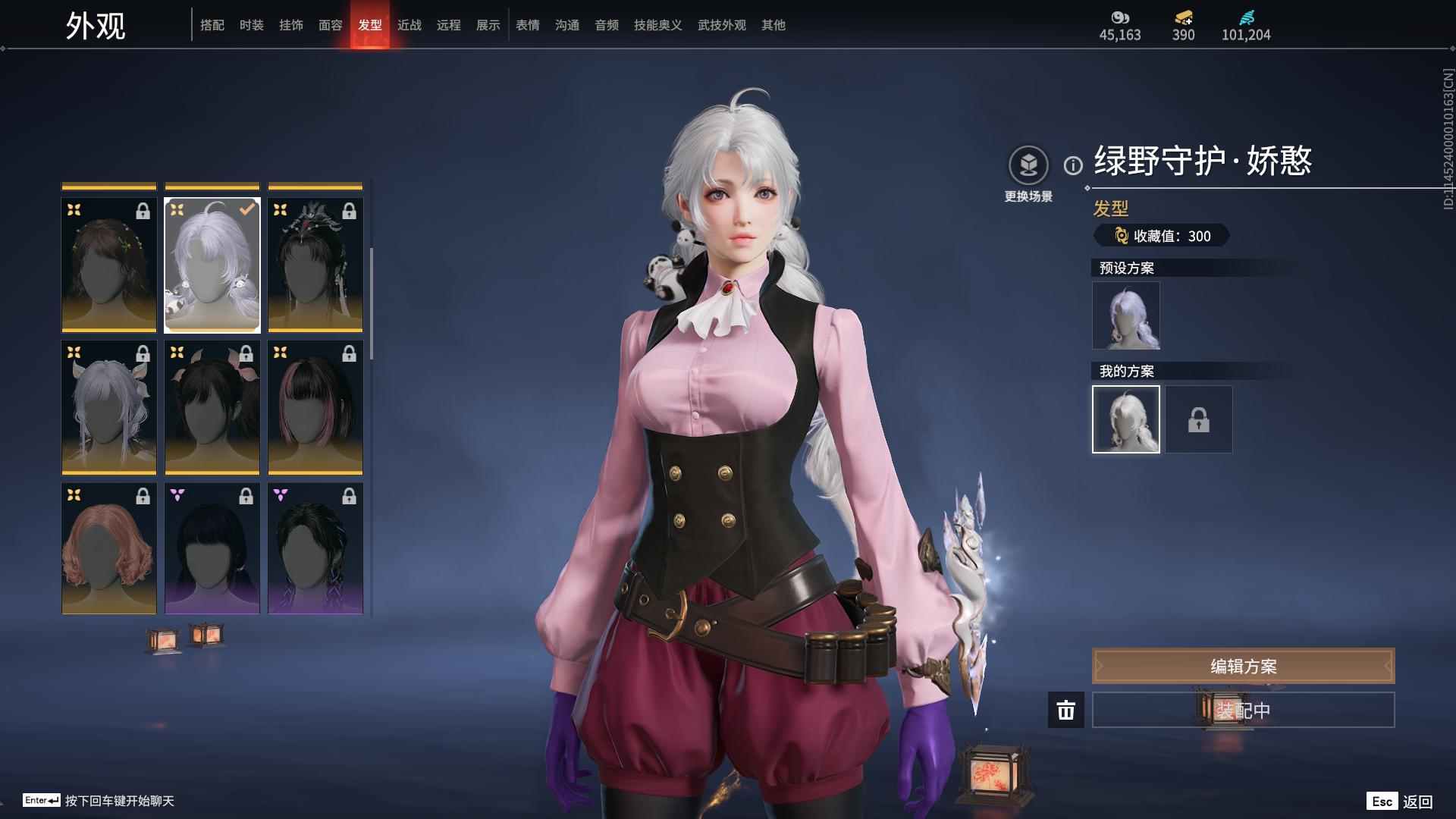
Task: Choose the black twin-tail hairstyle with pink bows
Action: (x=212, y=407)
